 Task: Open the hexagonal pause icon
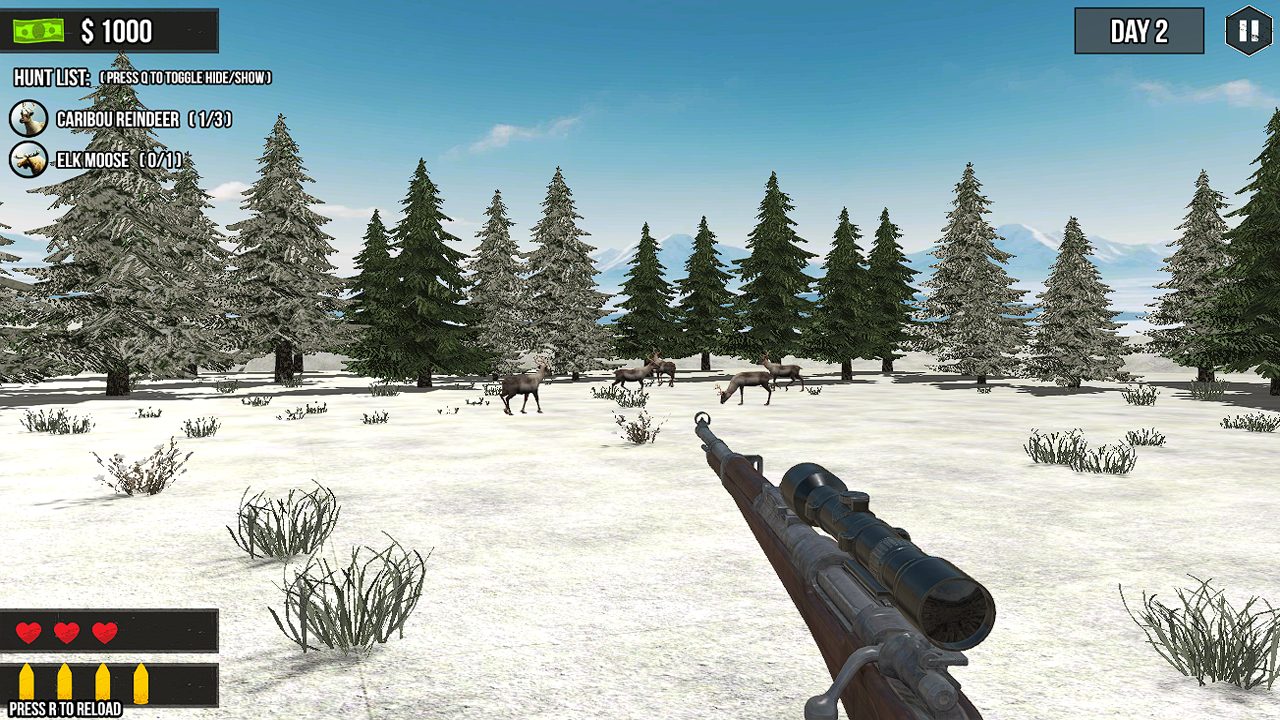pos(1247,31)
